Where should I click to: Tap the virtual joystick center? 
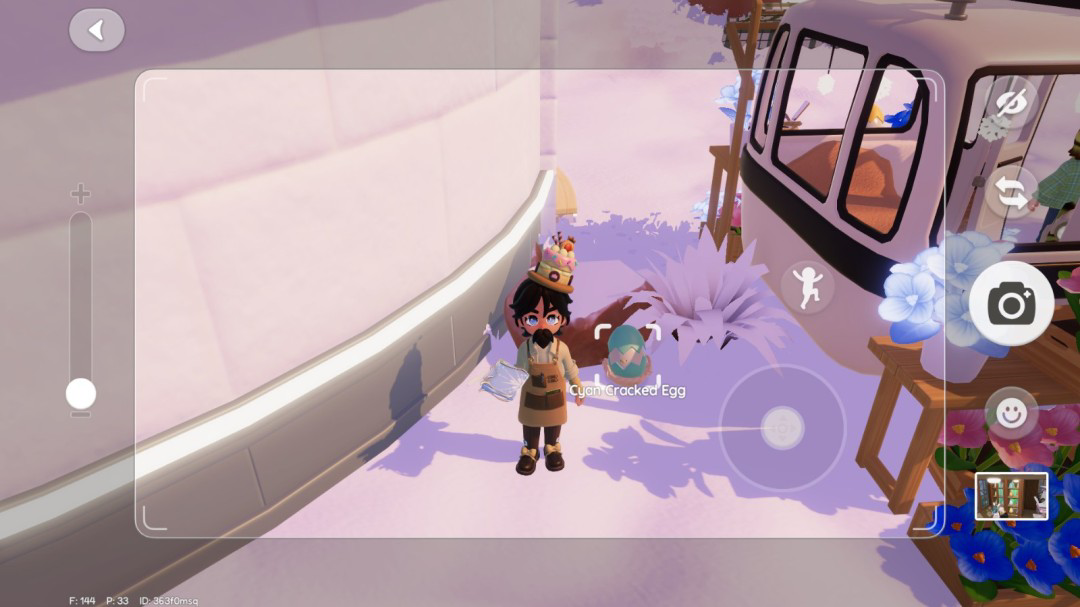(x=782, y=428)
